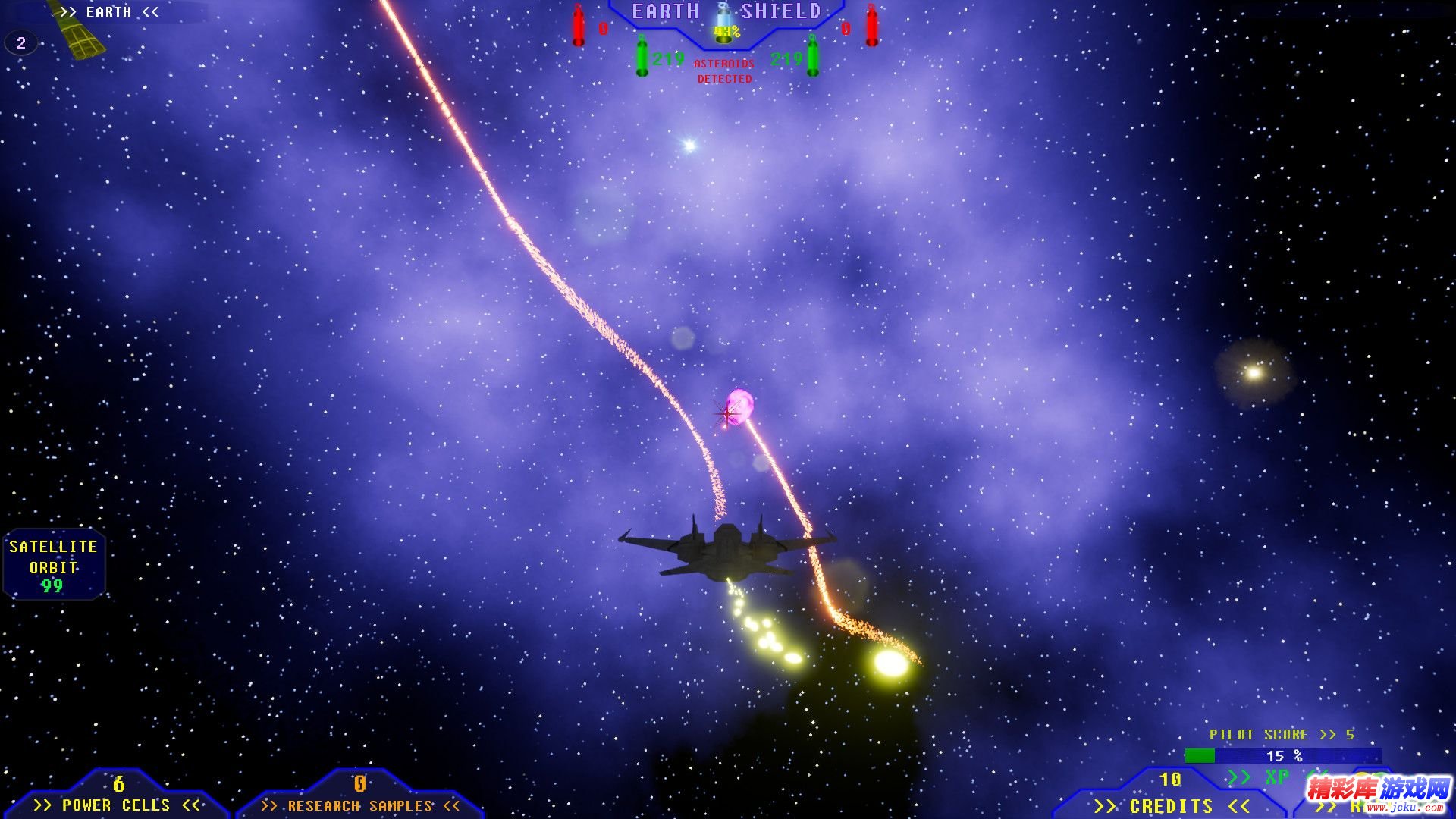
Task: Click the jcku.com watermark logo
Action: [1378, 793]
